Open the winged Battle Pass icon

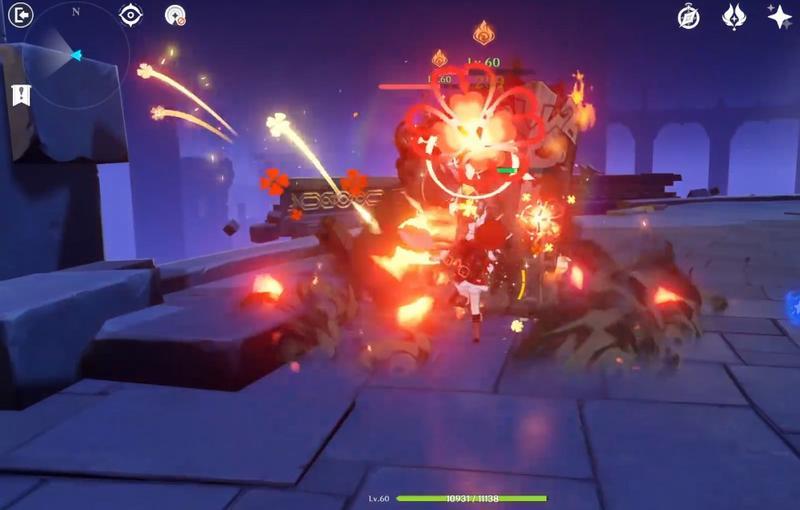[734, 16]
